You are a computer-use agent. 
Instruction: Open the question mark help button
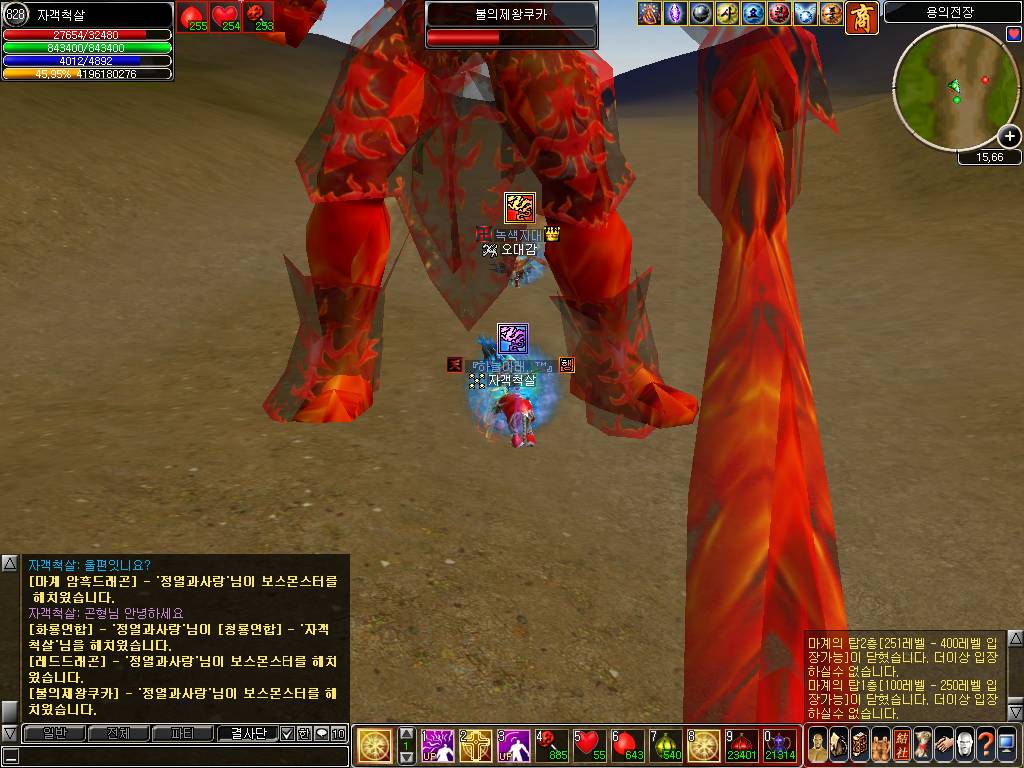986,745
